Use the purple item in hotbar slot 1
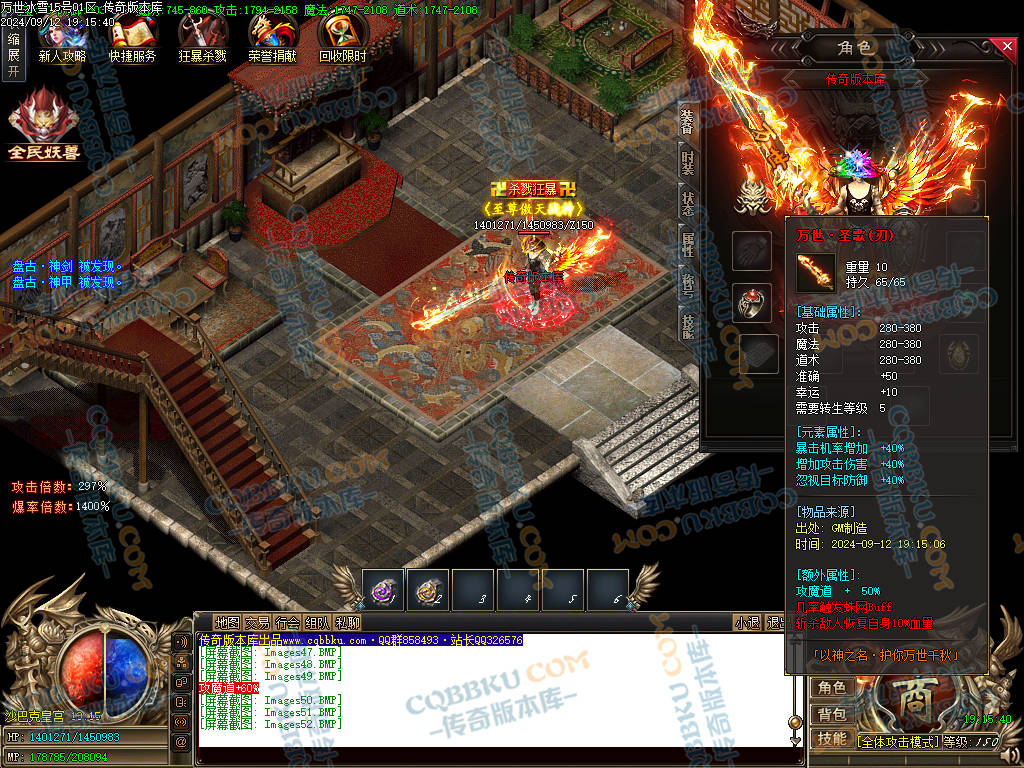The image size is (1024, 768). 382,590
